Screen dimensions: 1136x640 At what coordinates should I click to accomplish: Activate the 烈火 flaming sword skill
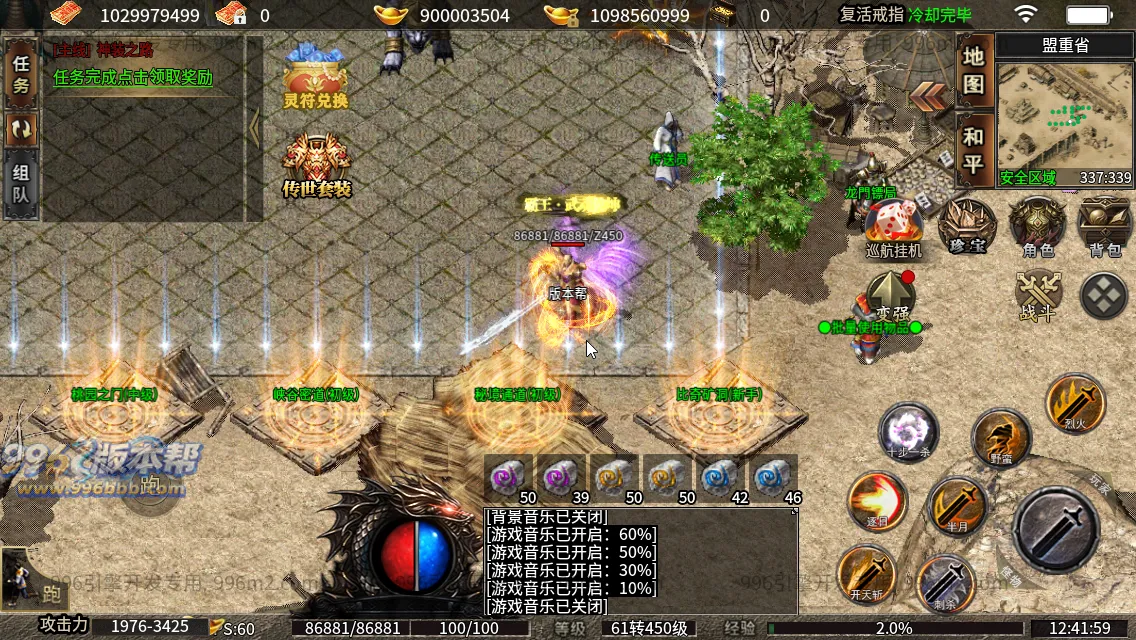pos(1075,403)
